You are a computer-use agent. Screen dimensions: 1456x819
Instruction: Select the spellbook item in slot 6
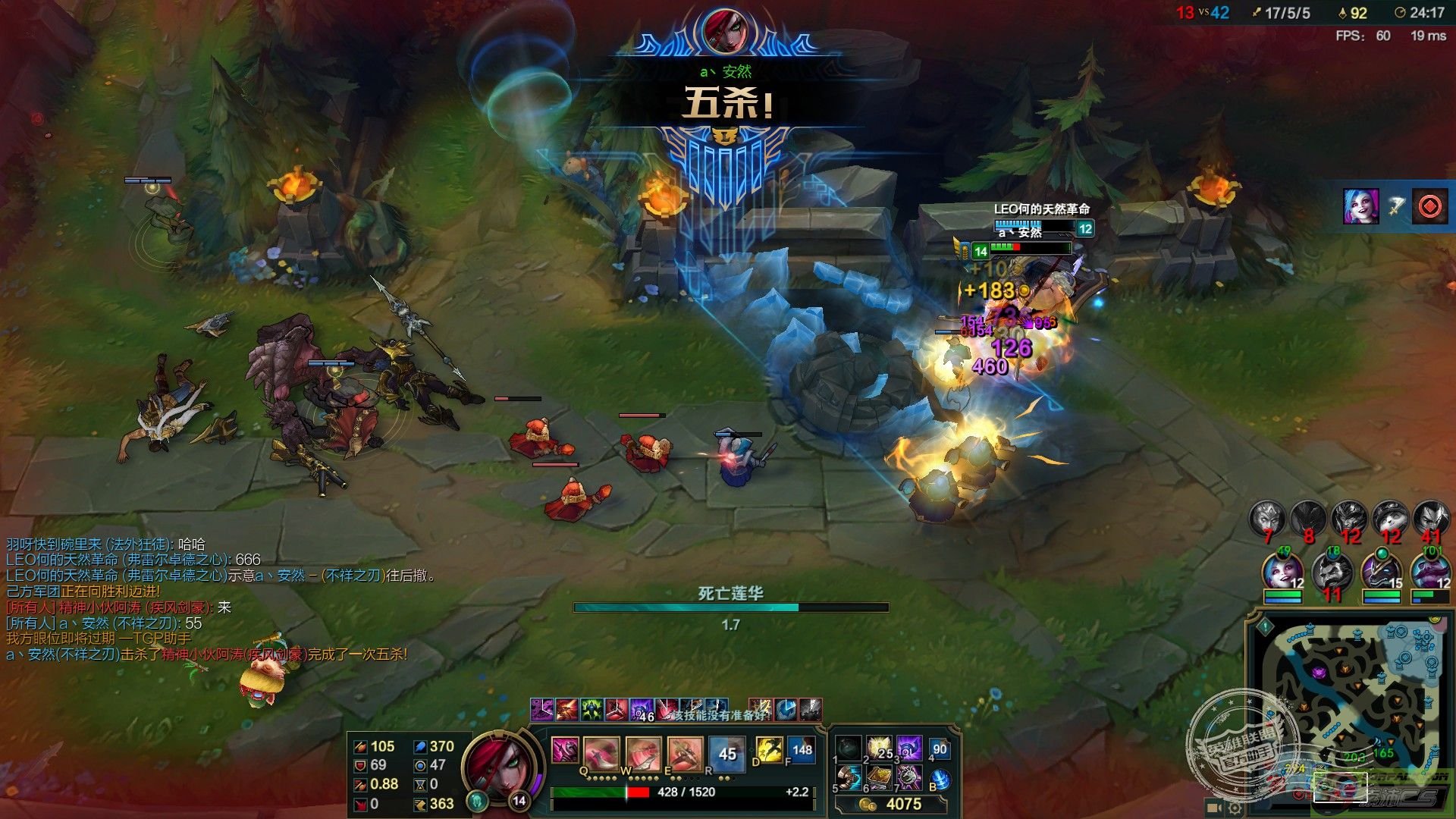[x=880, y=777]
